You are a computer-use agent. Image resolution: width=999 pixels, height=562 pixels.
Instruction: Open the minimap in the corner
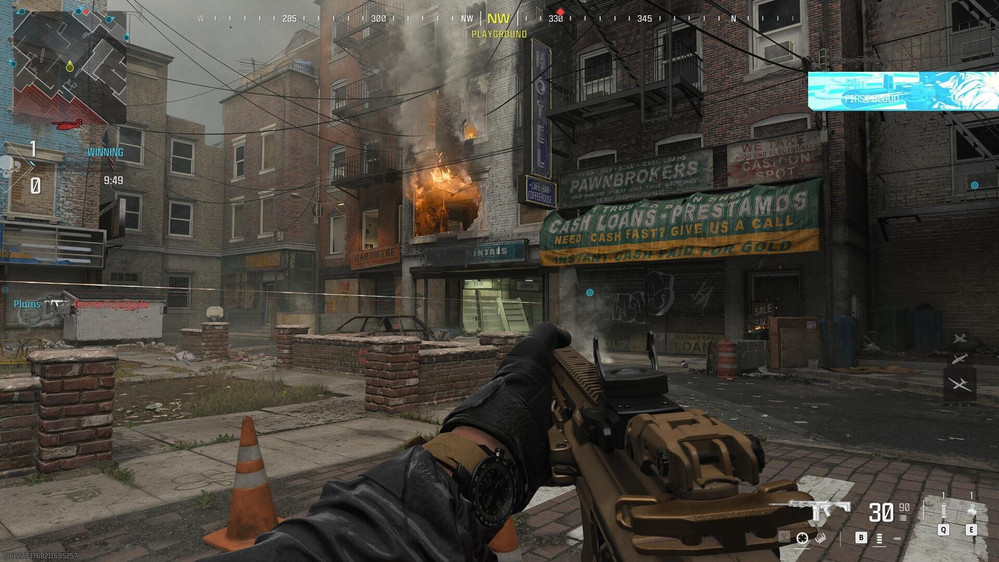tap(69, 67)
